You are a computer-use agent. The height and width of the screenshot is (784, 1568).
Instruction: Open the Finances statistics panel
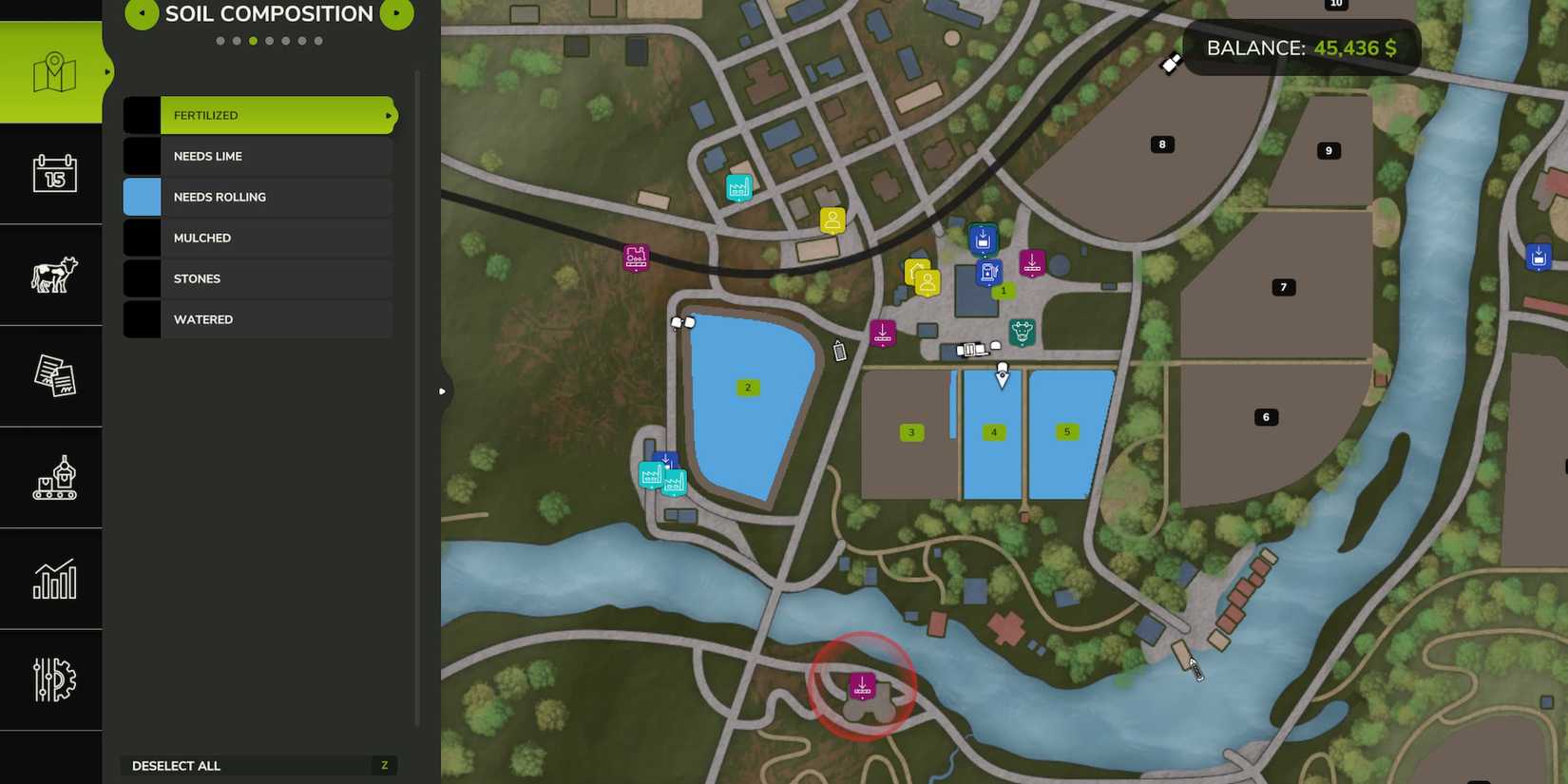click(x=51, y=578)
